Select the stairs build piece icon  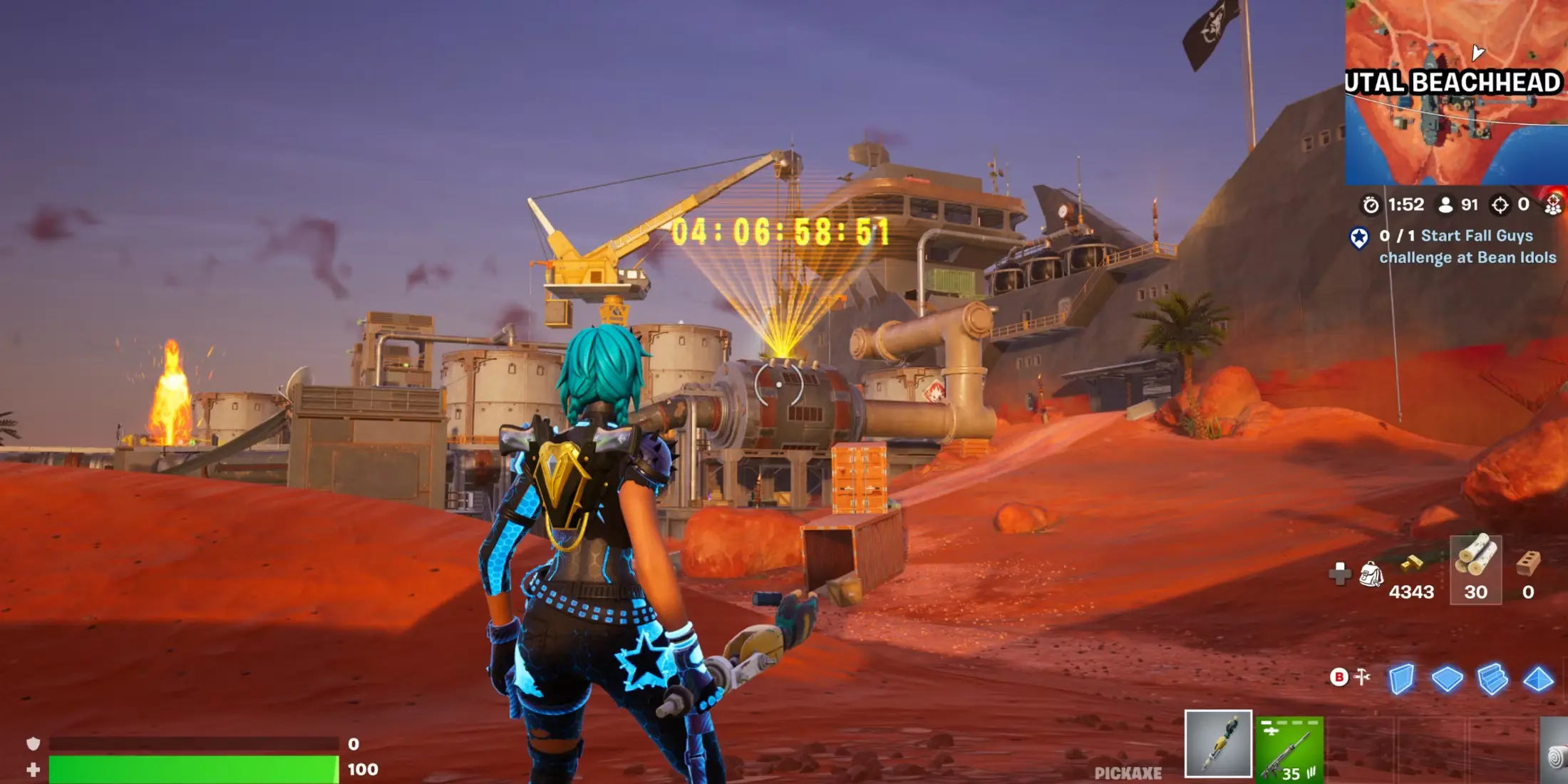pos(1492,679)
